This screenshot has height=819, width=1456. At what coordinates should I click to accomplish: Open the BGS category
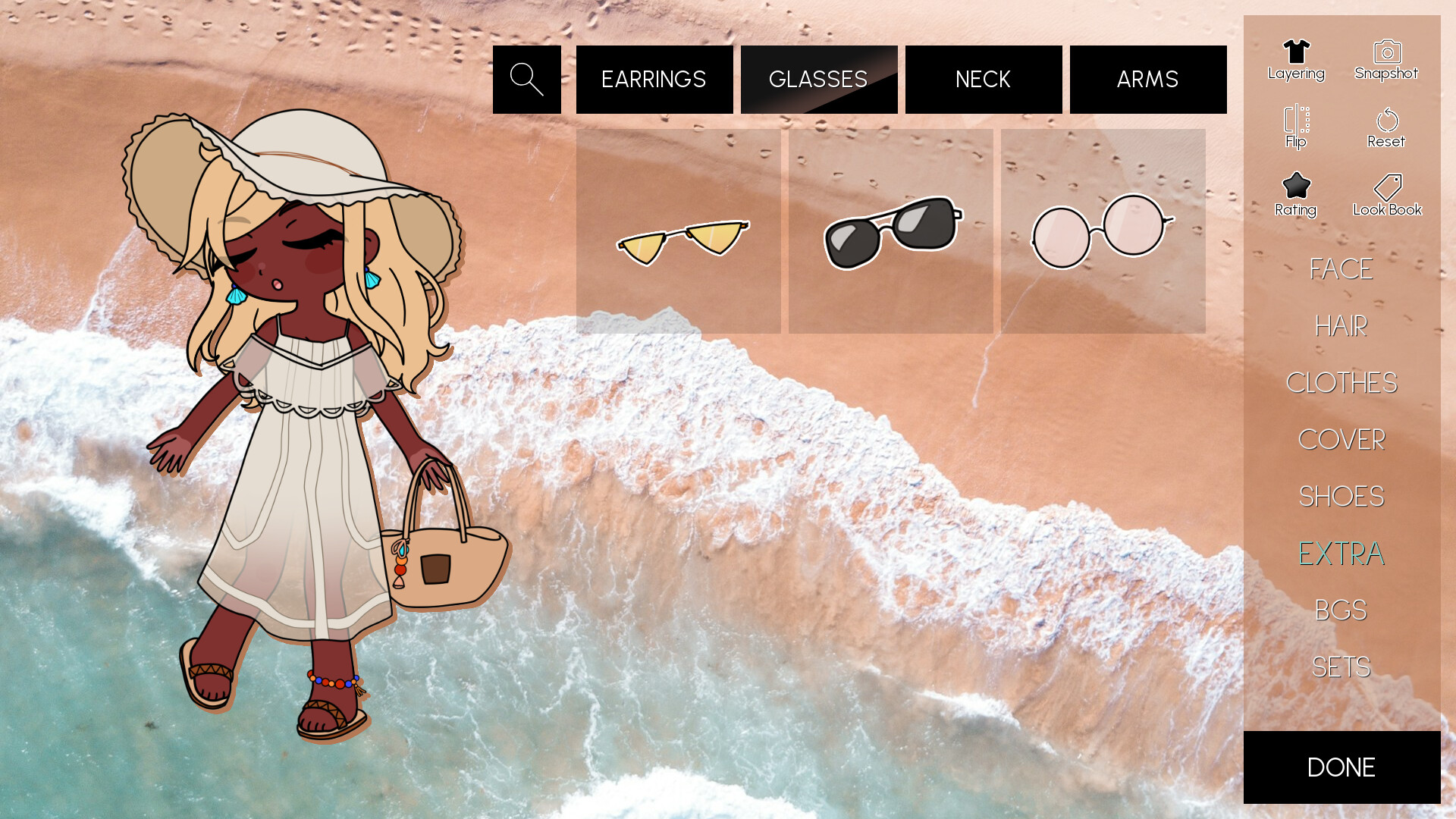click(1341, 609)
